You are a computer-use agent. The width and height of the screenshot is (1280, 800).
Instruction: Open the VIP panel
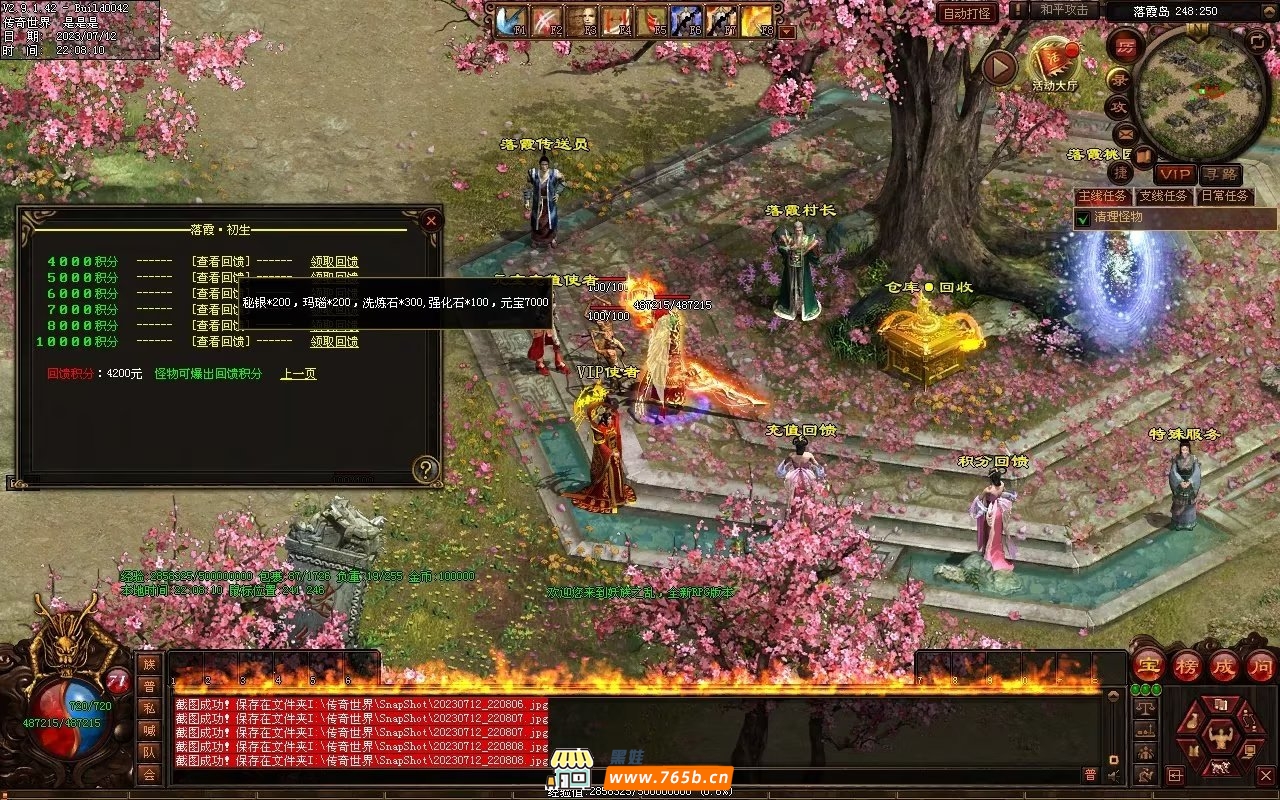1175,174
